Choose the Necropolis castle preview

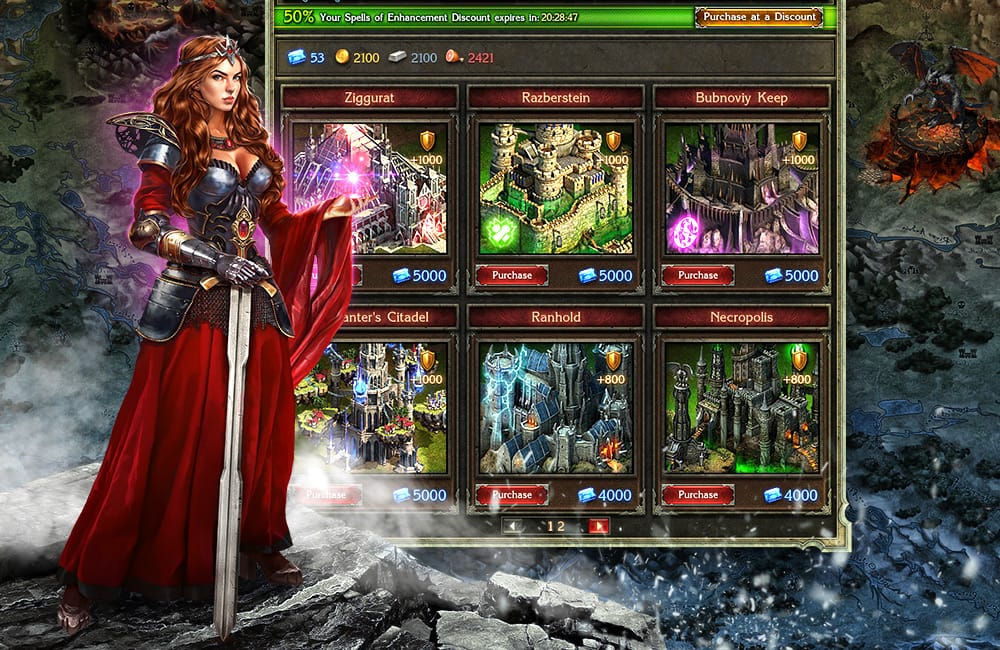[x=741, y=408]
